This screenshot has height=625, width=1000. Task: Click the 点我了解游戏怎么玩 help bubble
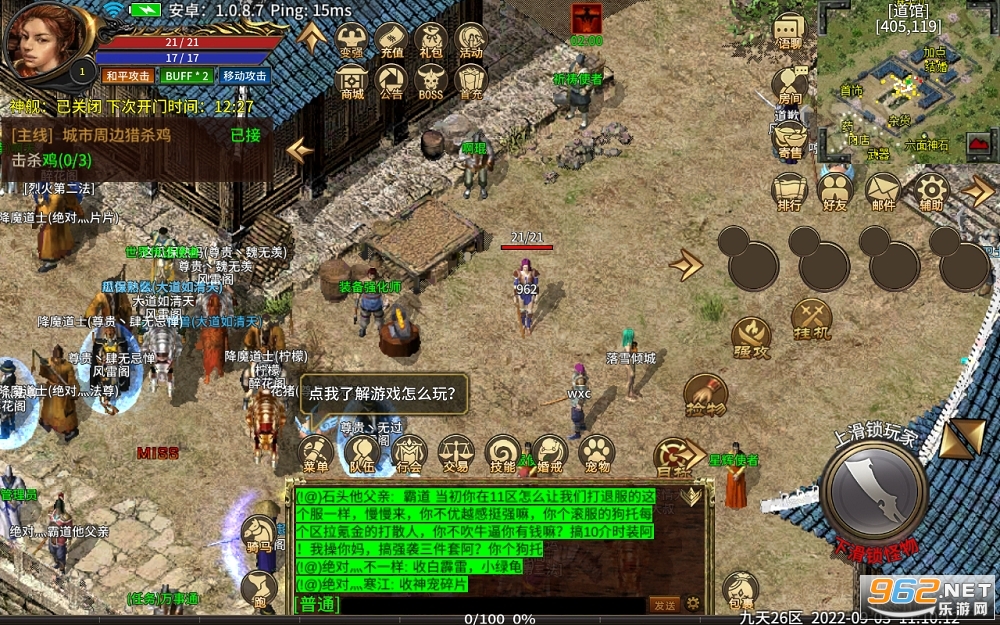pos(384,393)
